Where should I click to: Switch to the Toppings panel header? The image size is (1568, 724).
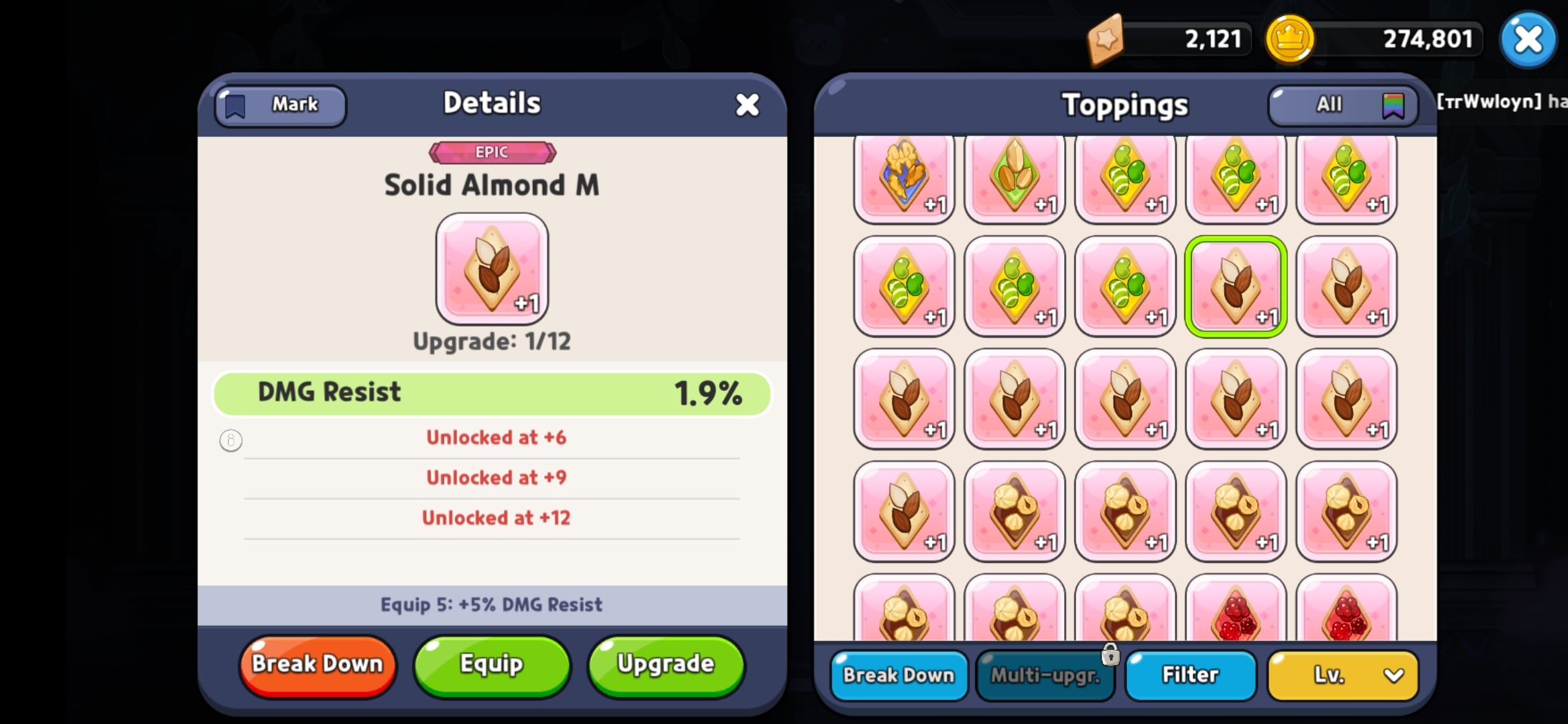[1124, 104]
